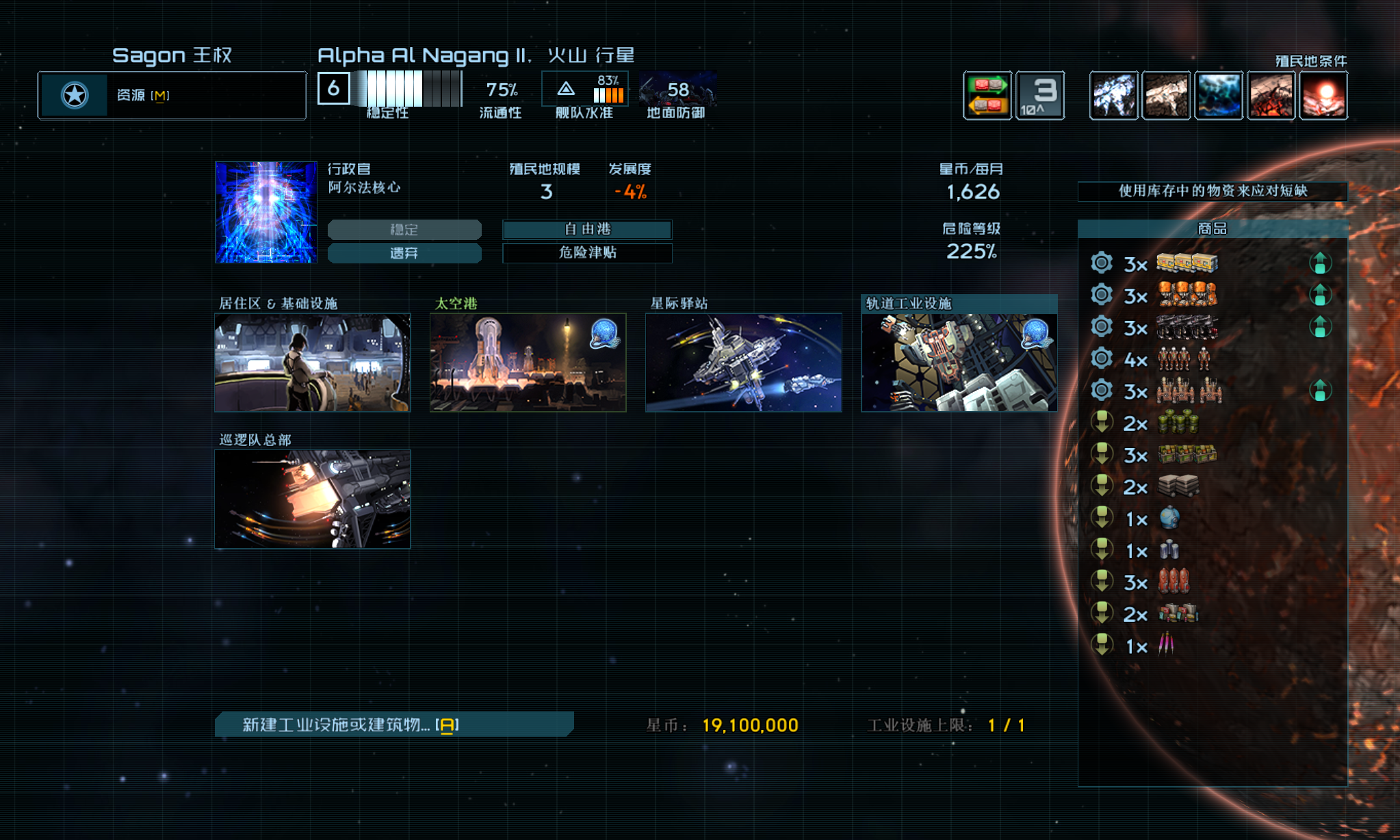Click the 遗弃 (Abandon) colony button

click(404, 253)
